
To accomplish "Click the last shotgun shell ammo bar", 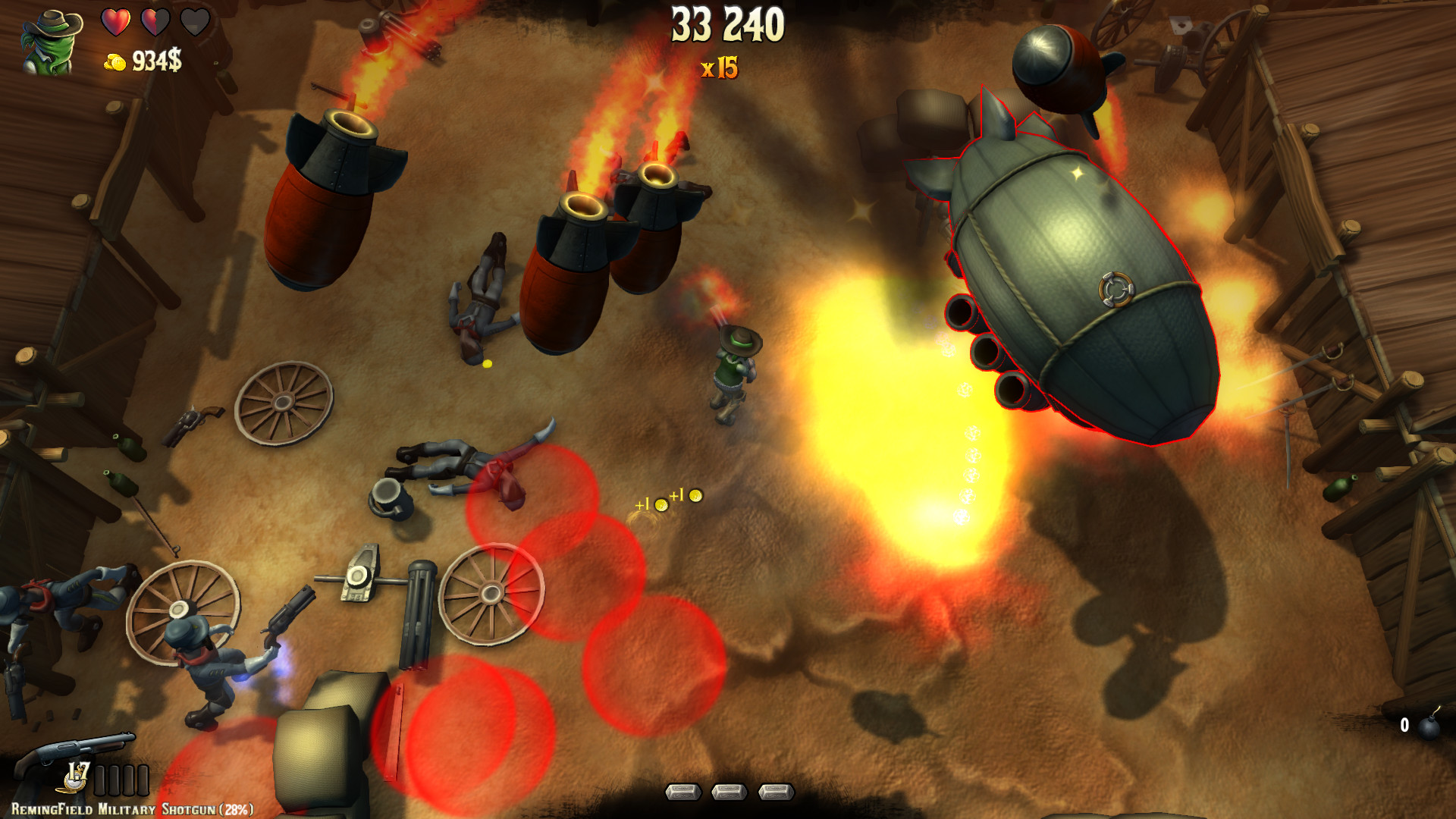I will coord(143,780).
